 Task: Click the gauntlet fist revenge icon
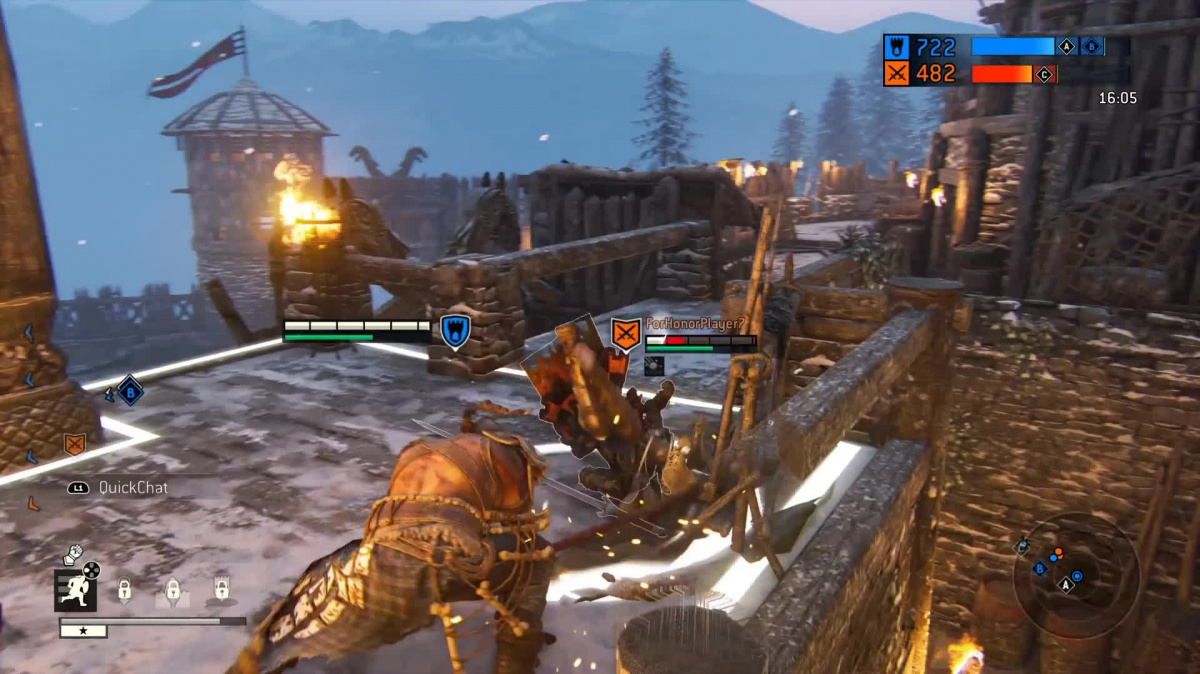click(x=73, y=553)
